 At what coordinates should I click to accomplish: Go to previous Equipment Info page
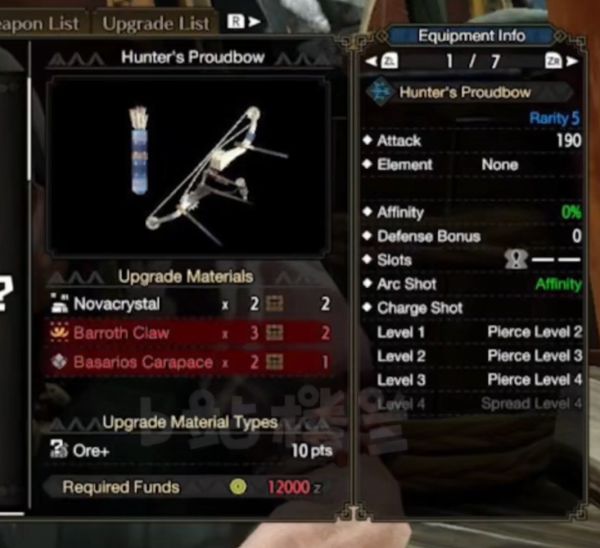(x=379, y=62)
